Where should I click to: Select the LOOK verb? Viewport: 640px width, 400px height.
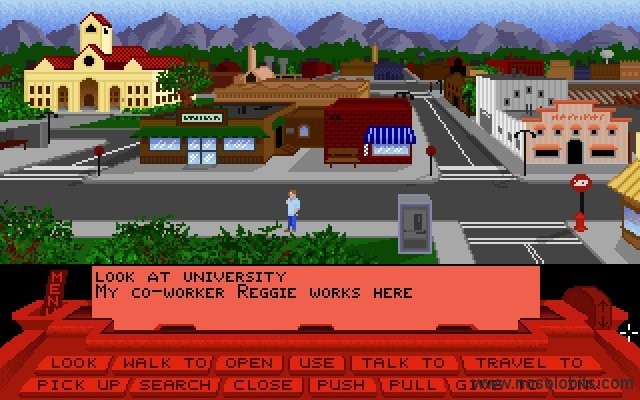[x=75, y=363]
